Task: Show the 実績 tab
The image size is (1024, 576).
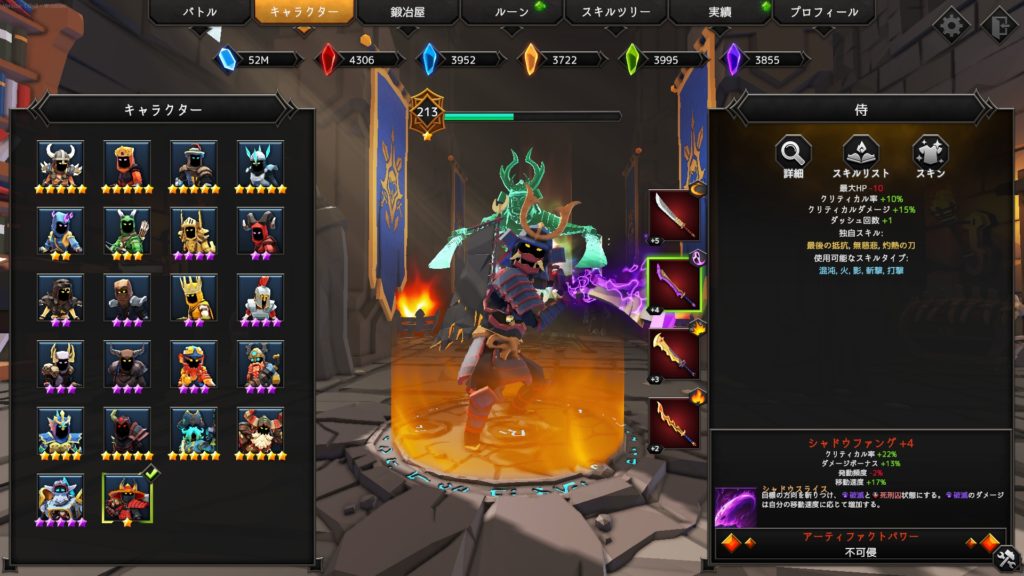Action: click(x=720, y=13)
